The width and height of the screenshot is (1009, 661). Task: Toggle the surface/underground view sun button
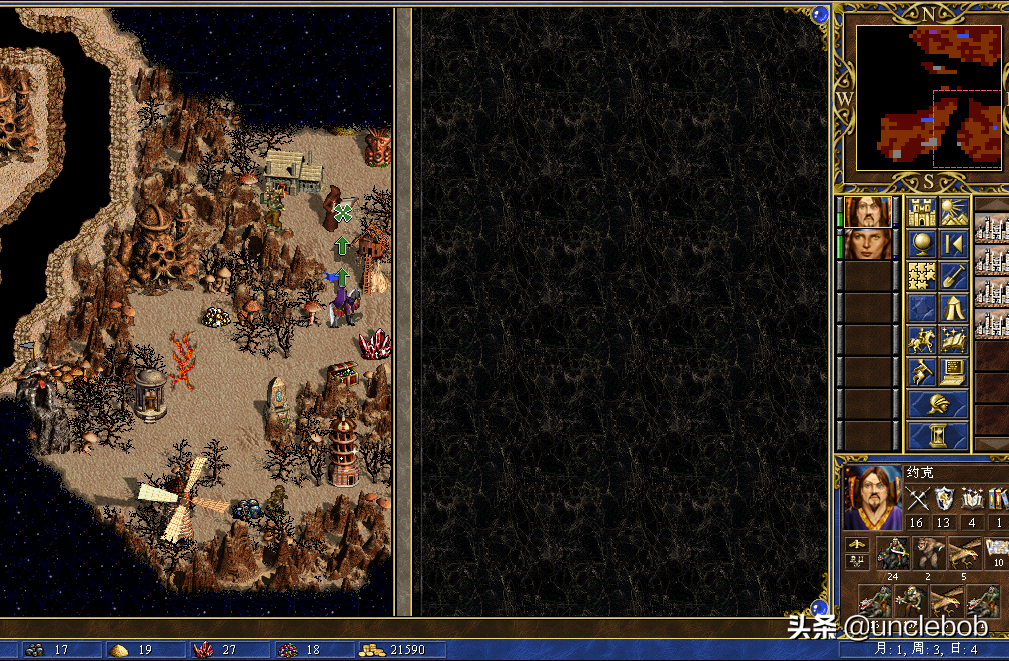coord(953,212)
